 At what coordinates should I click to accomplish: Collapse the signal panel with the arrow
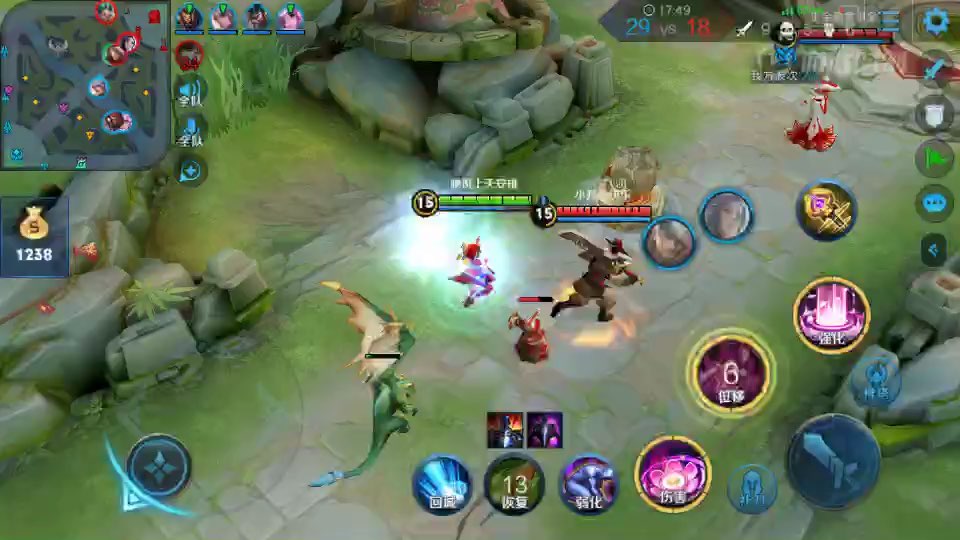point(935,249)
